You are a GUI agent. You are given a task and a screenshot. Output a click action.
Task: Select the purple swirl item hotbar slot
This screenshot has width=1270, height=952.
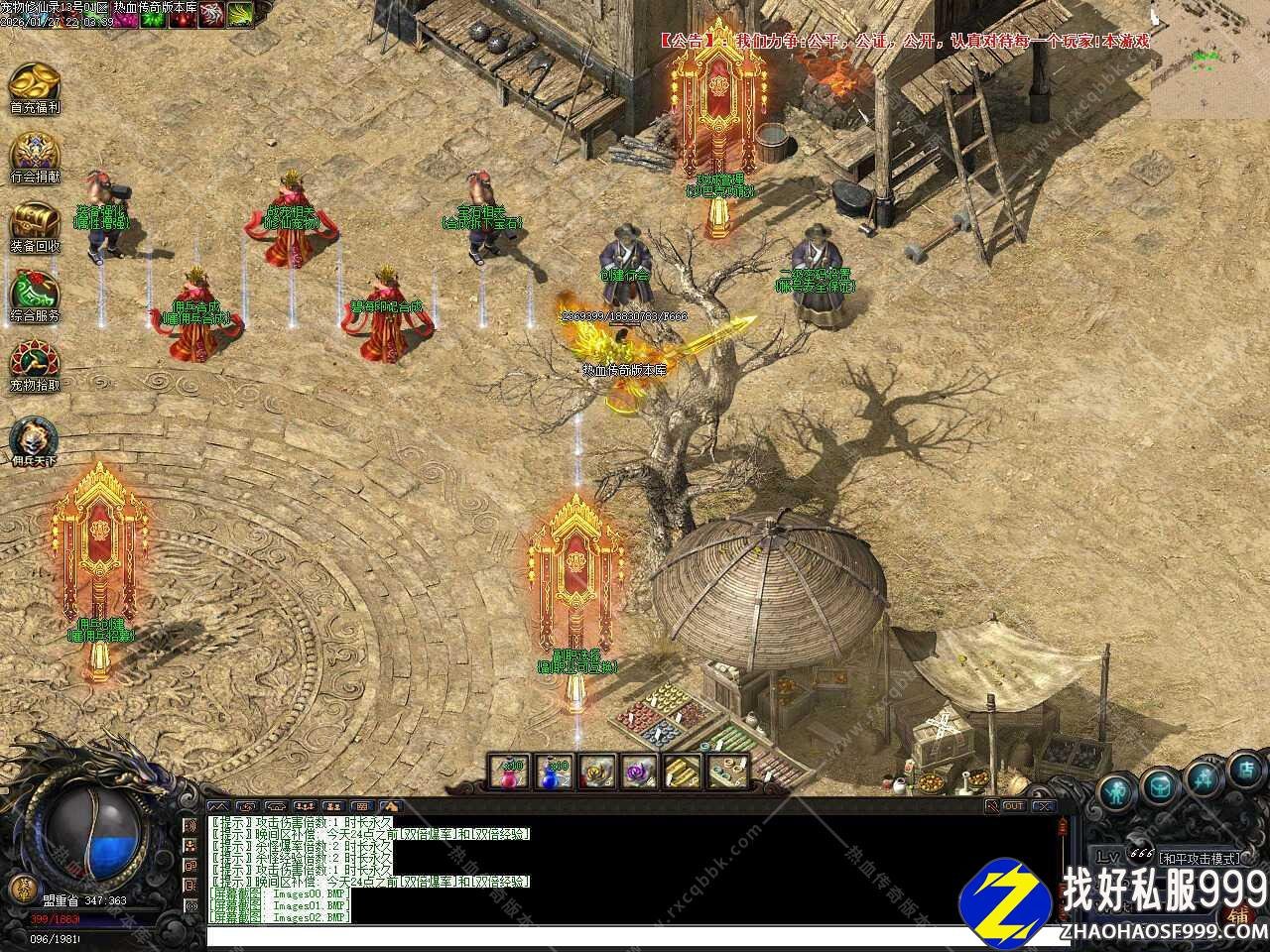pyautogui.click(x=639, y=772)
